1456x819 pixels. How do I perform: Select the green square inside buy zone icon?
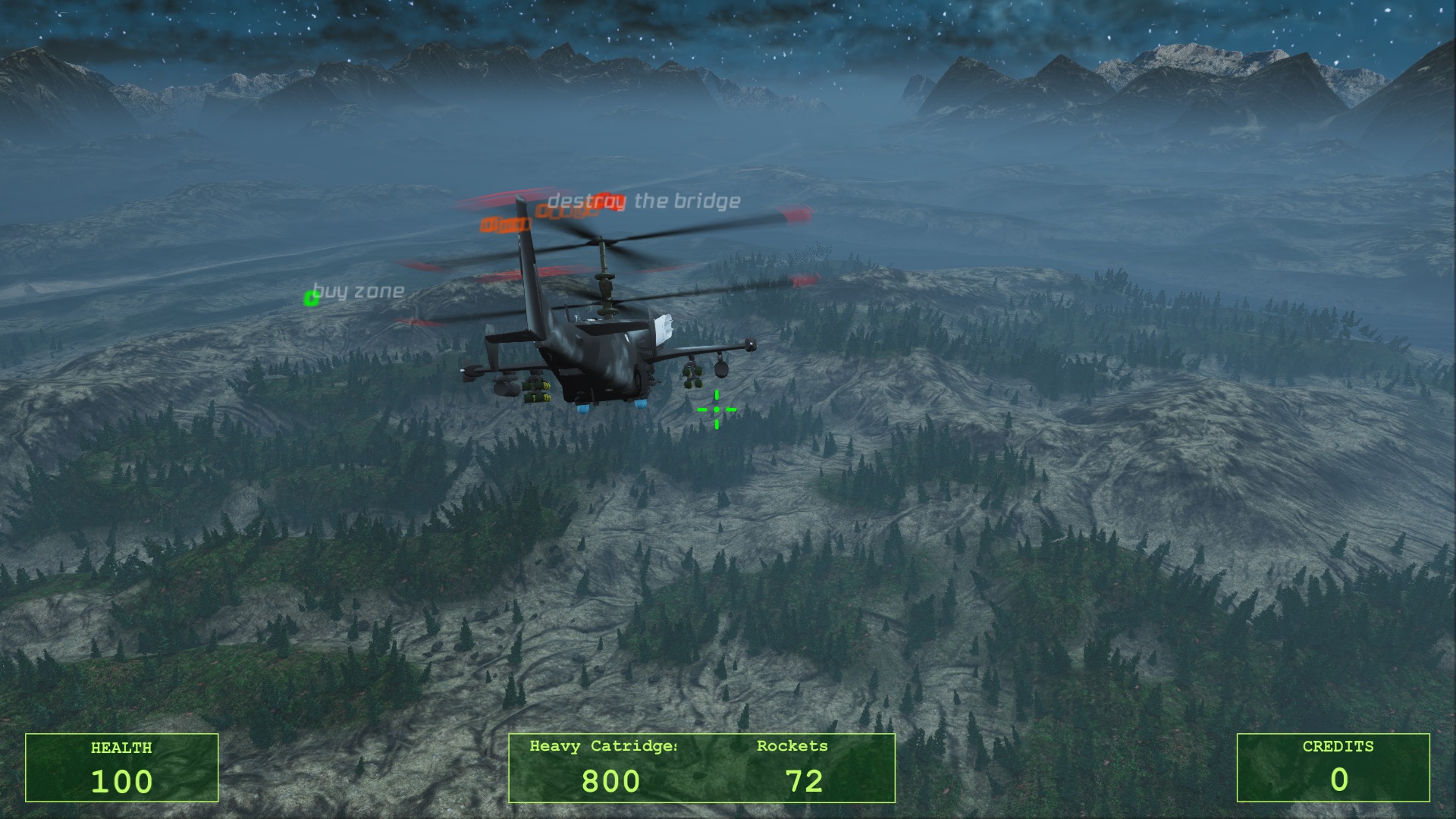pyautogui.click(x=311, y=298)
